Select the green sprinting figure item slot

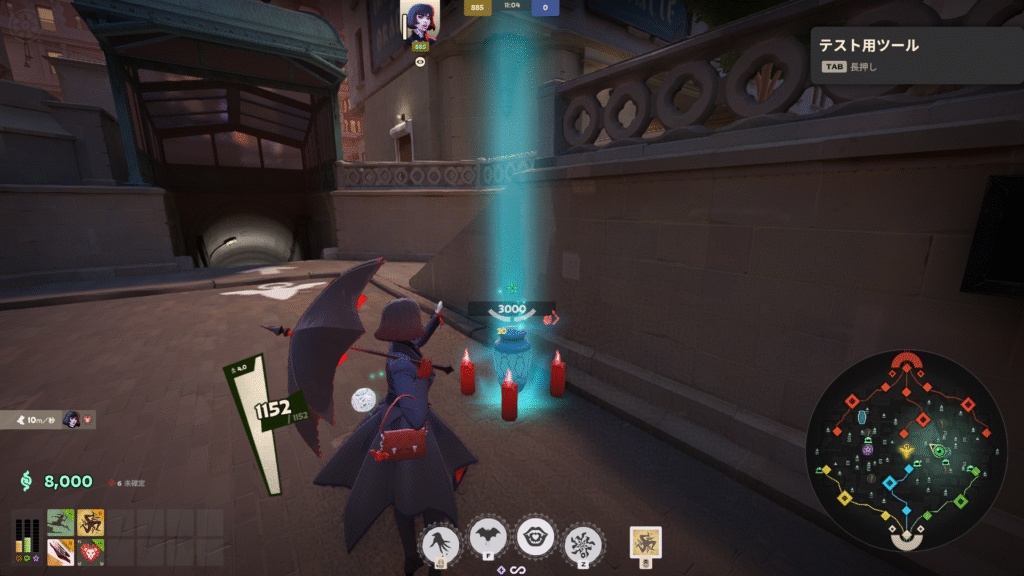61,522
